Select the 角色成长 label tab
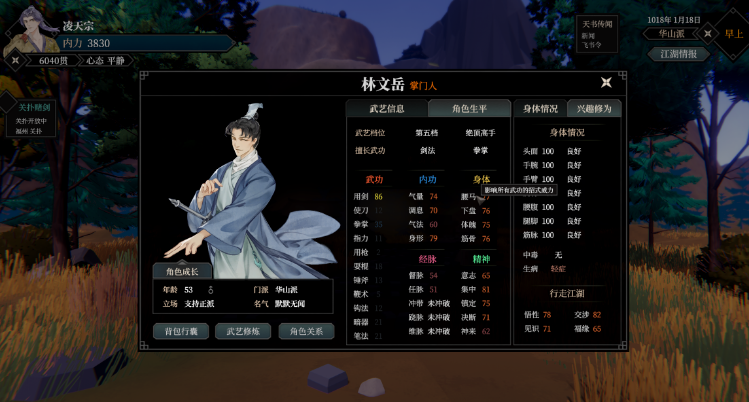Screen dimensions: 749x402 pyautogui.click(x=181, y=270)
